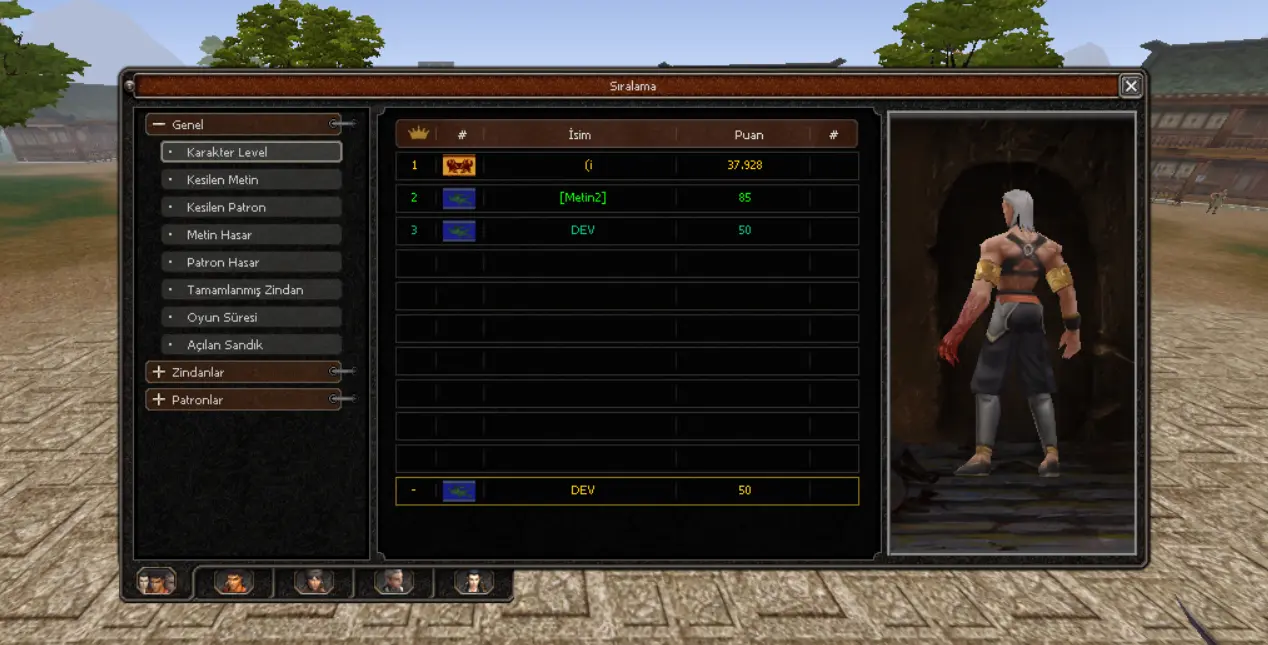
Task: Filter by the red-clad warrior portrait tab
Action: pyautogui.click(x=233, y=582)
